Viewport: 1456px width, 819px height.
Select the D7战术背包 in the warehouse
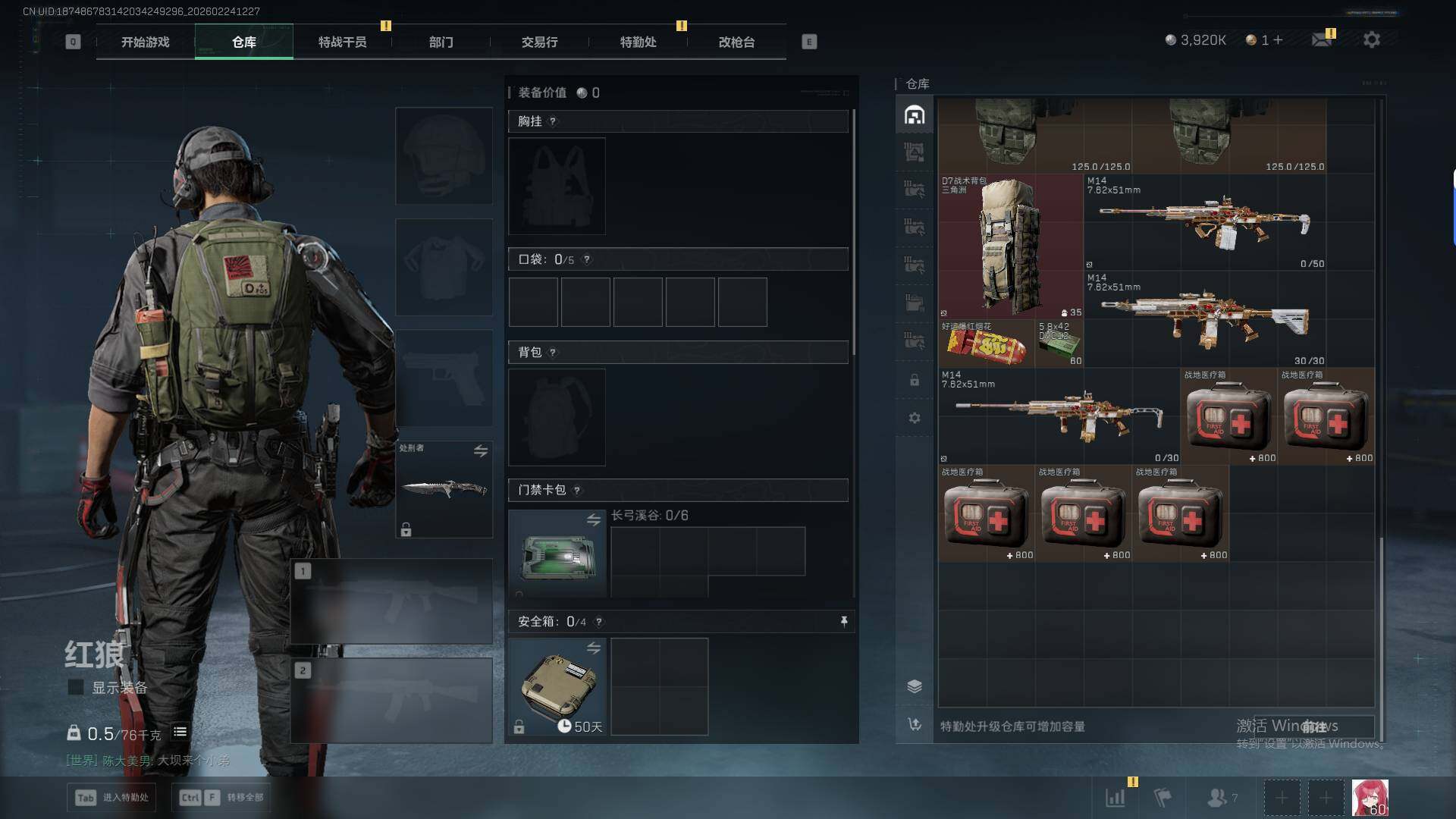click(x=1010, y=246)
